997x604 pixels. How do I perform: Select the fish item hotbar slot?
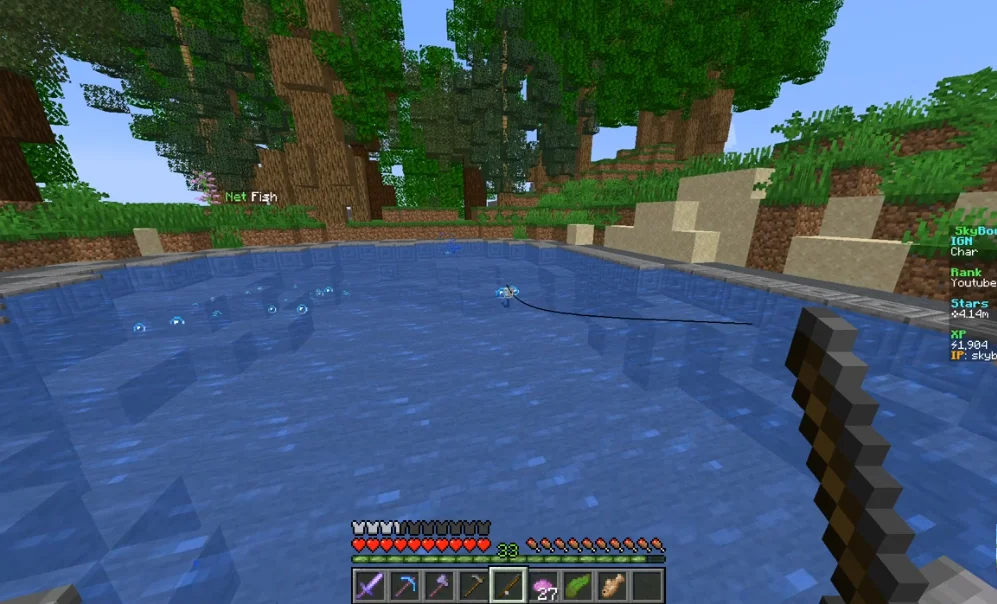[612, 585]
